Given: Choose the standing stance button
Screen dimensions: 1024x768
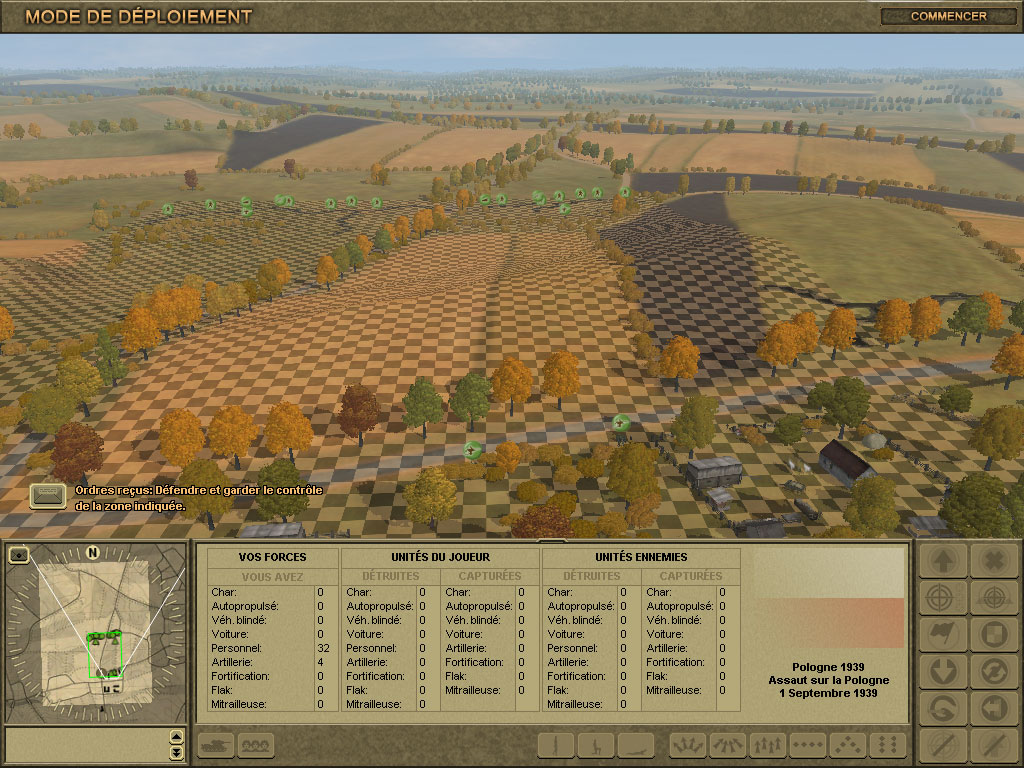Looking at the screenshot, I should 556,745.
